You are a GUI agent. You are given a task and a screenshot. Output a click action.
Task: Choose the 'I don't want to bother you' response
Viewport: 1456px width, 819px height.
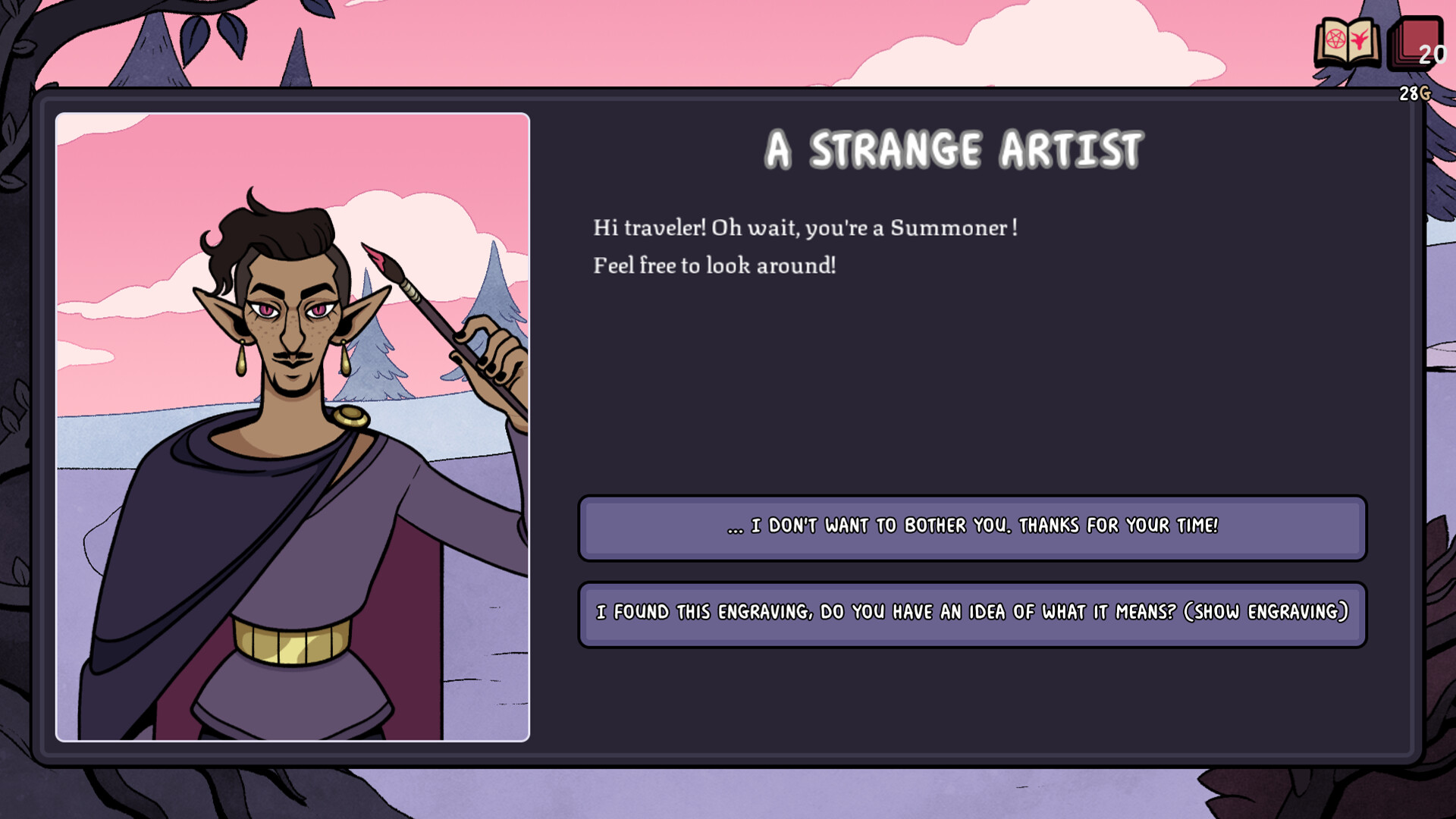point(973,527)
